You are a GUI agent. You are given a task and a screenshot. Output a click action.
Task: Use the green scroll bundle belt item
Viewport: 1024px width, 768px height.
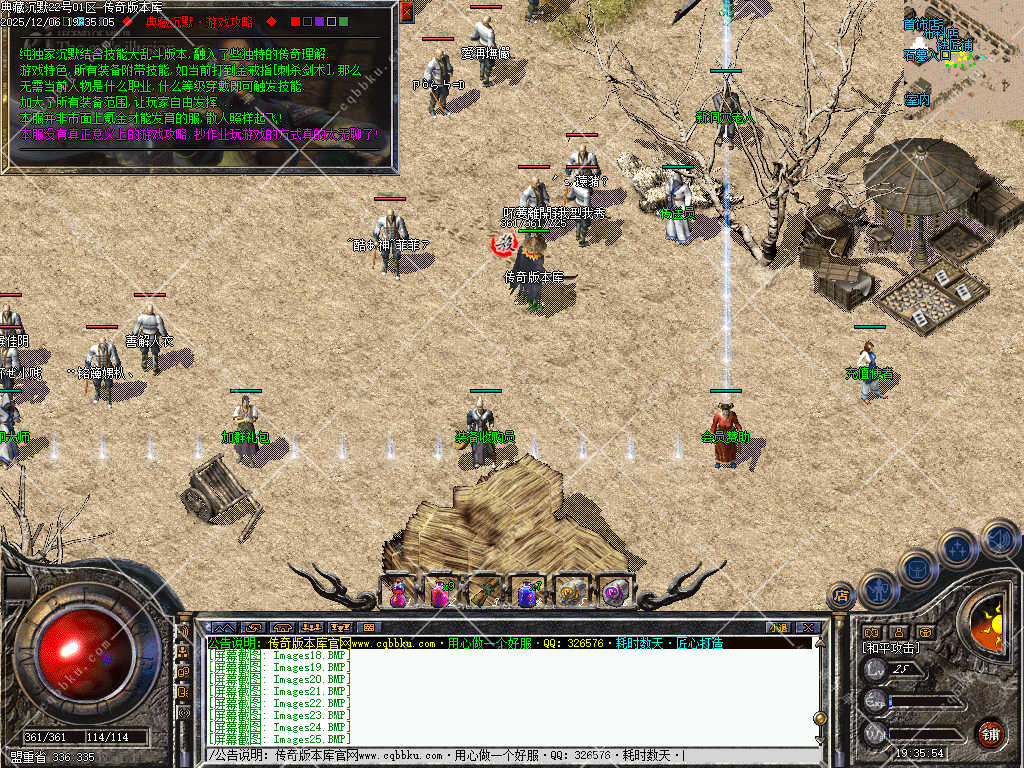[484, 593]
